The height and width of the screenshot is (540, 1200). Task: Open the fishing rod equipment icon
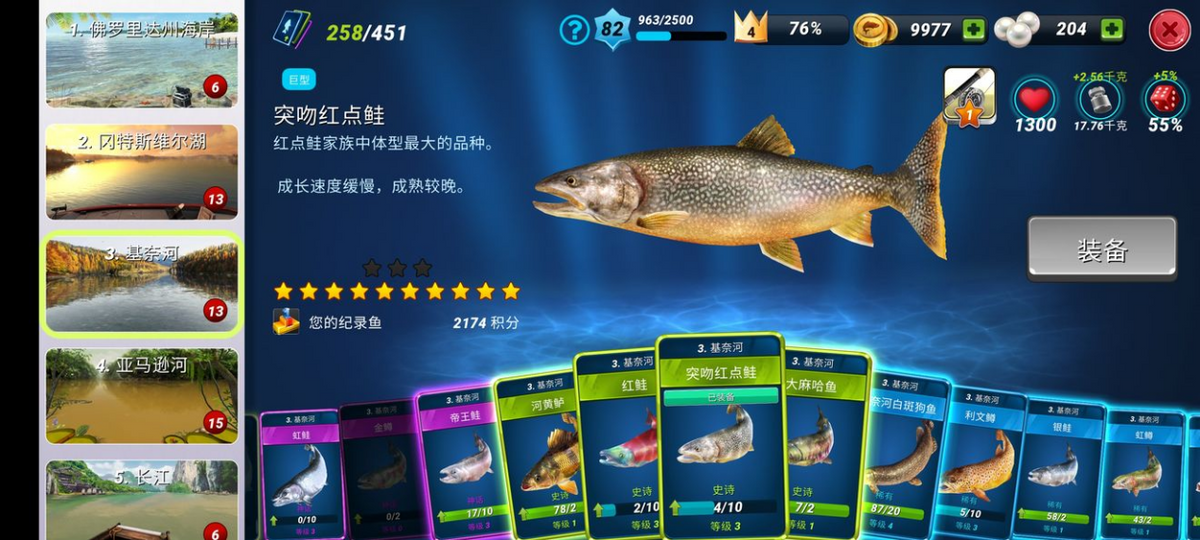click(969, 96)
